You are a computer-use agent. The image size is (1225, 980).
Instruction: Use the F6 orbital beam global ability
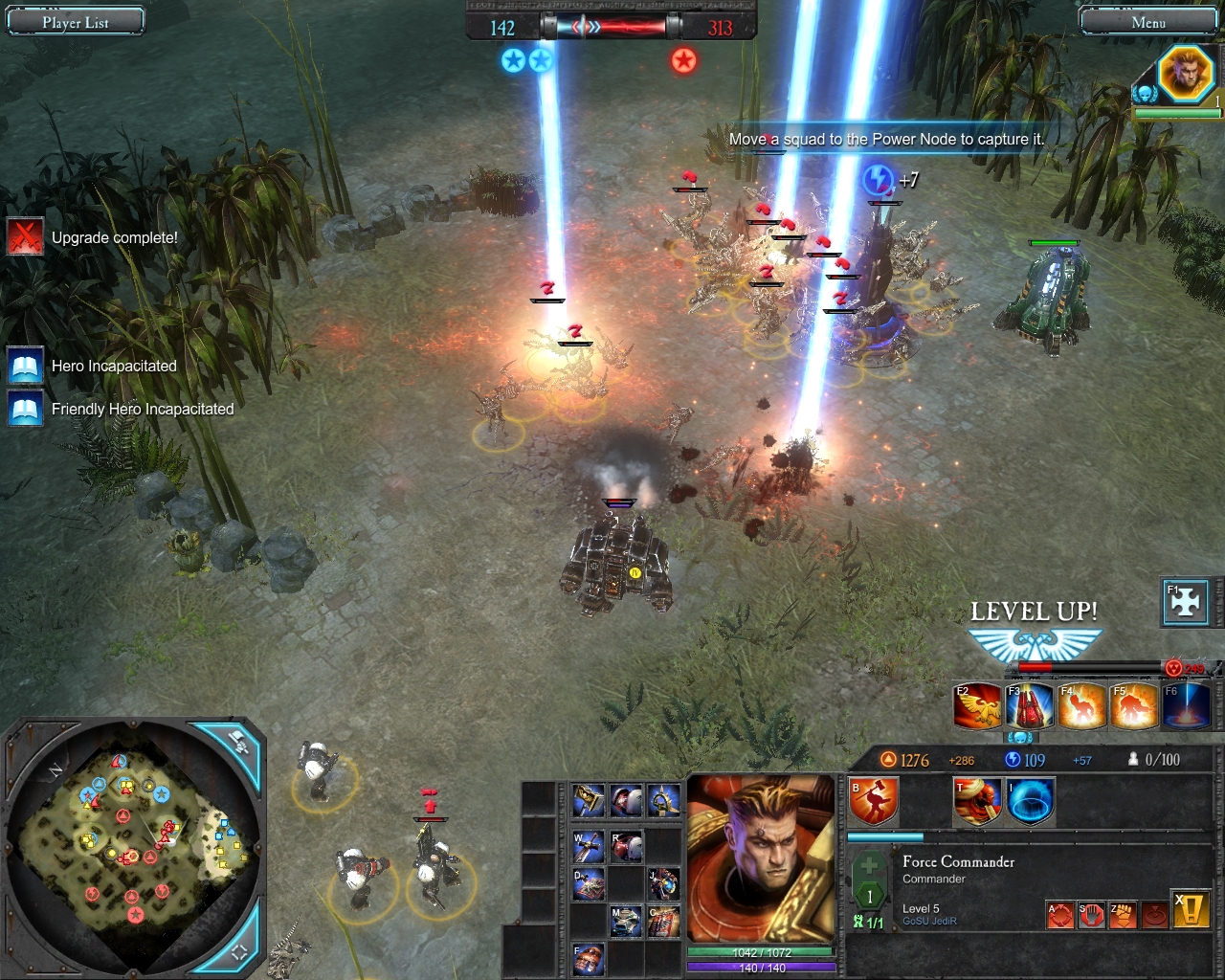click(1186, 706)
